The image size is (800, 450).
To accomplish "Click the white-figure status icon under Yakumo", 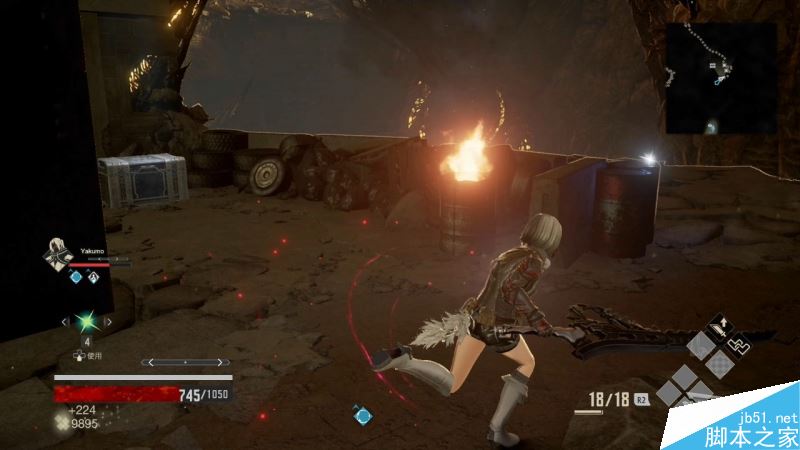I will [95, 277].
